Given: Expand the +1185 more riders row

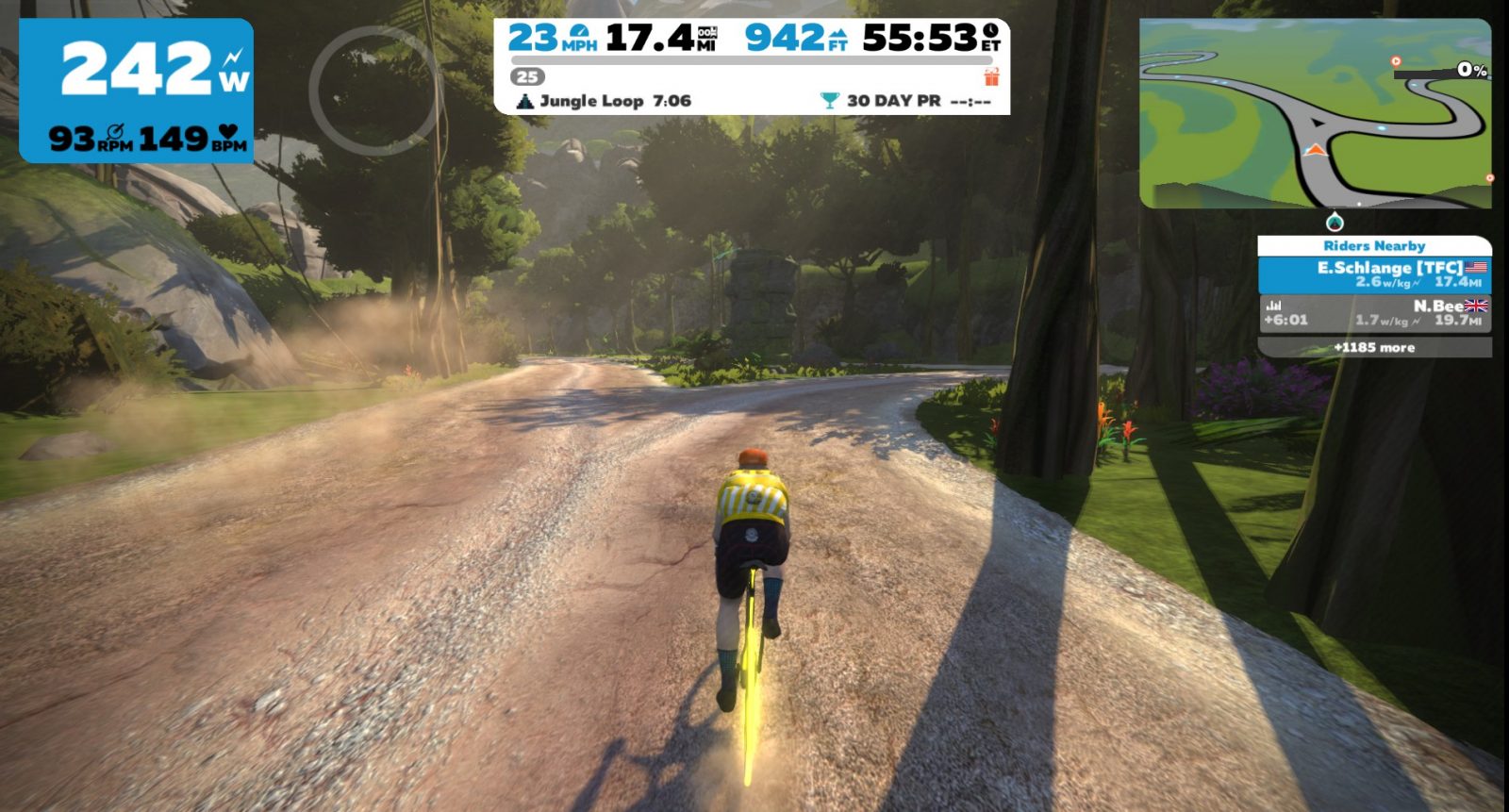Looking at the screenshot, I should (1374, 348).
